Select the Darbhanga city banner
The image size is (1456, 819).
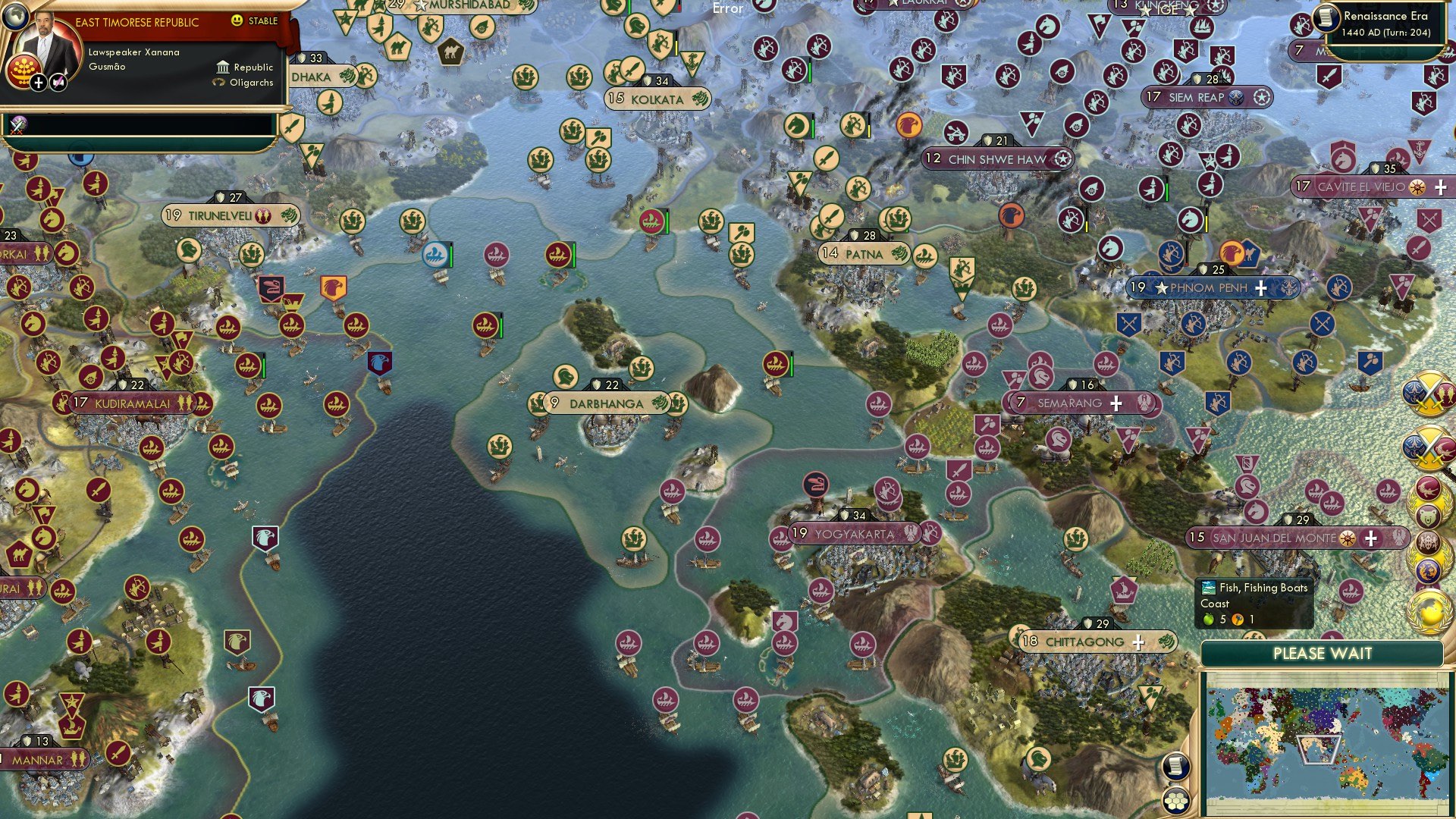[604, 404]
